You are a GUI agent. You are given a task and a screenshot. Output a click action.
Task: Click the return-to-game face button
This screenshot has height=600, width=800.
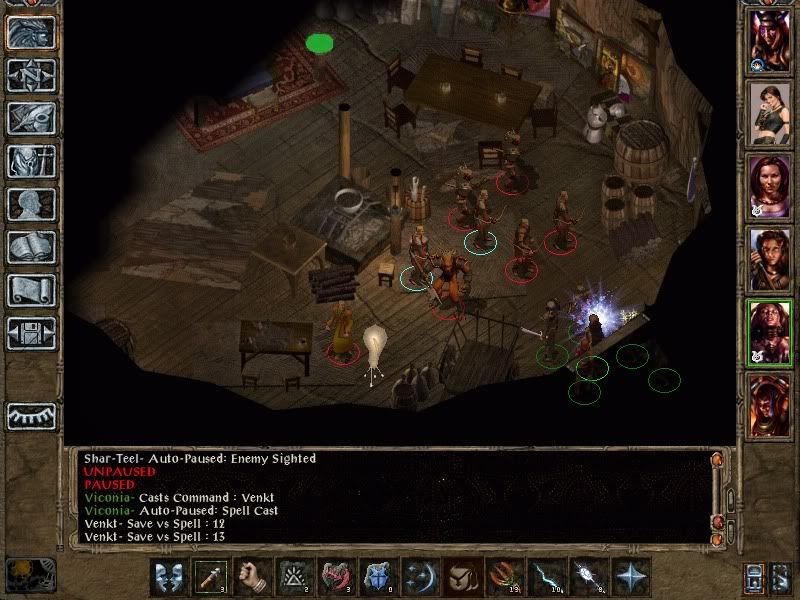pos(31,32)
